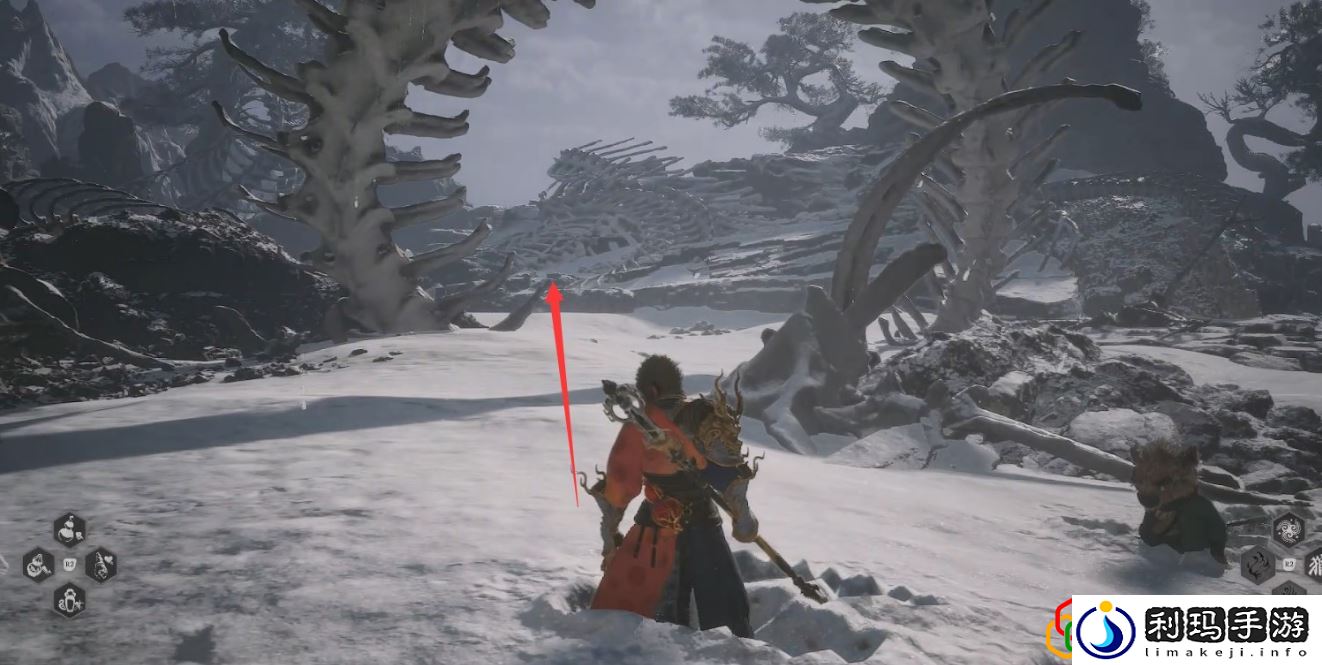Use the item with the heart symbol

pyautogui.click(x=101, y=566)
